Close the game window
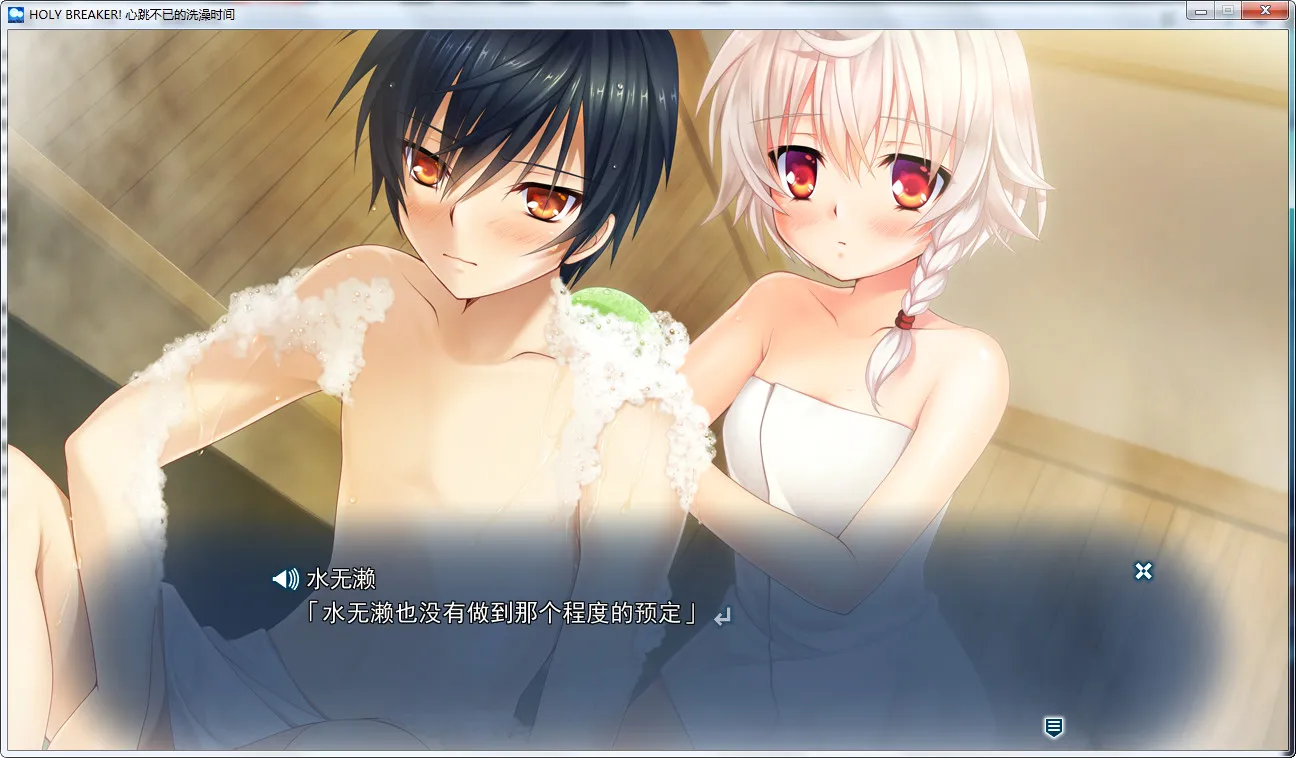 click(1265, 10)
